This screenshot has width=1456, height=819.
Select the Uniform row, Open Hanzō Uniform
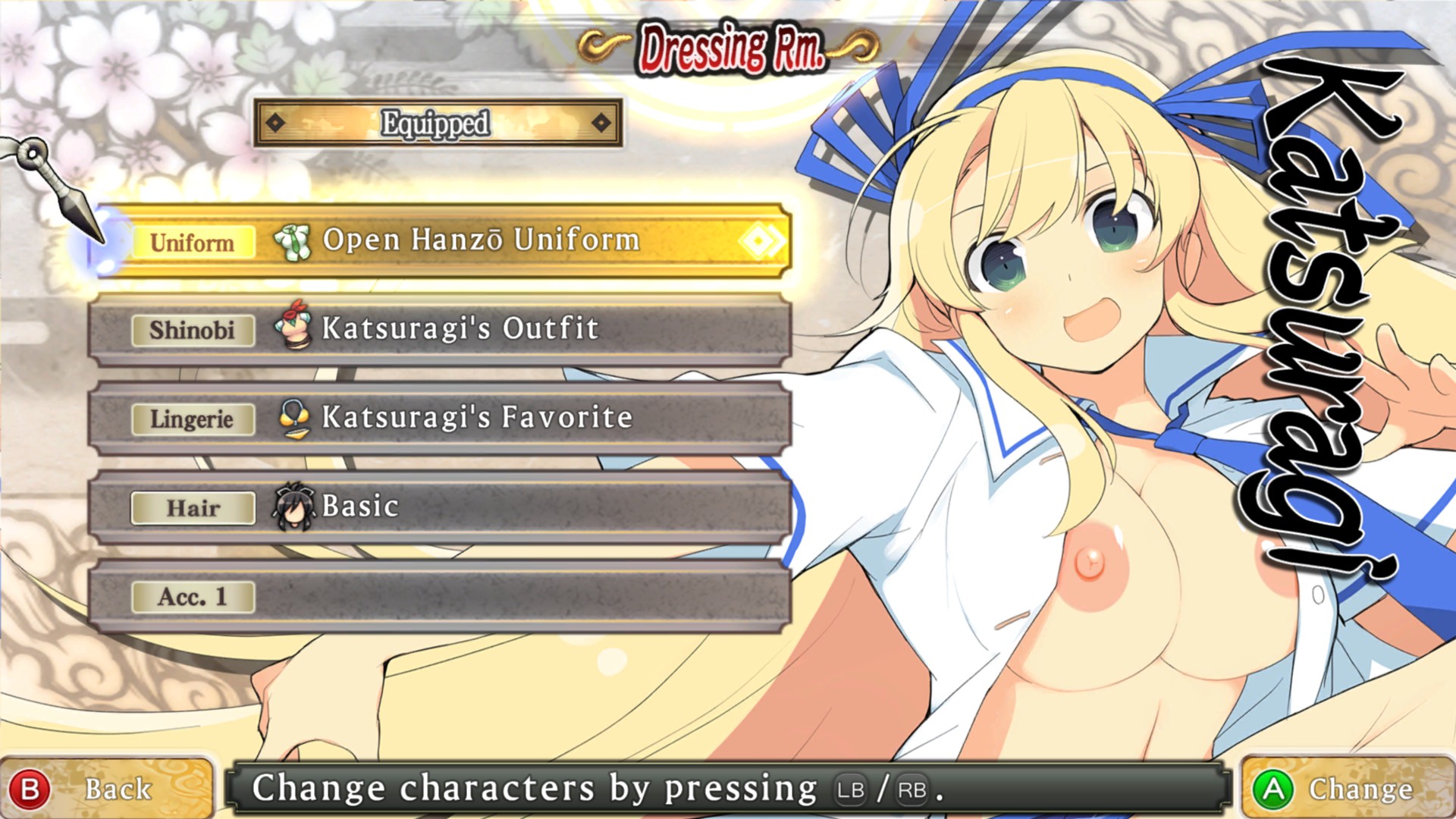(x=441, y=240)
